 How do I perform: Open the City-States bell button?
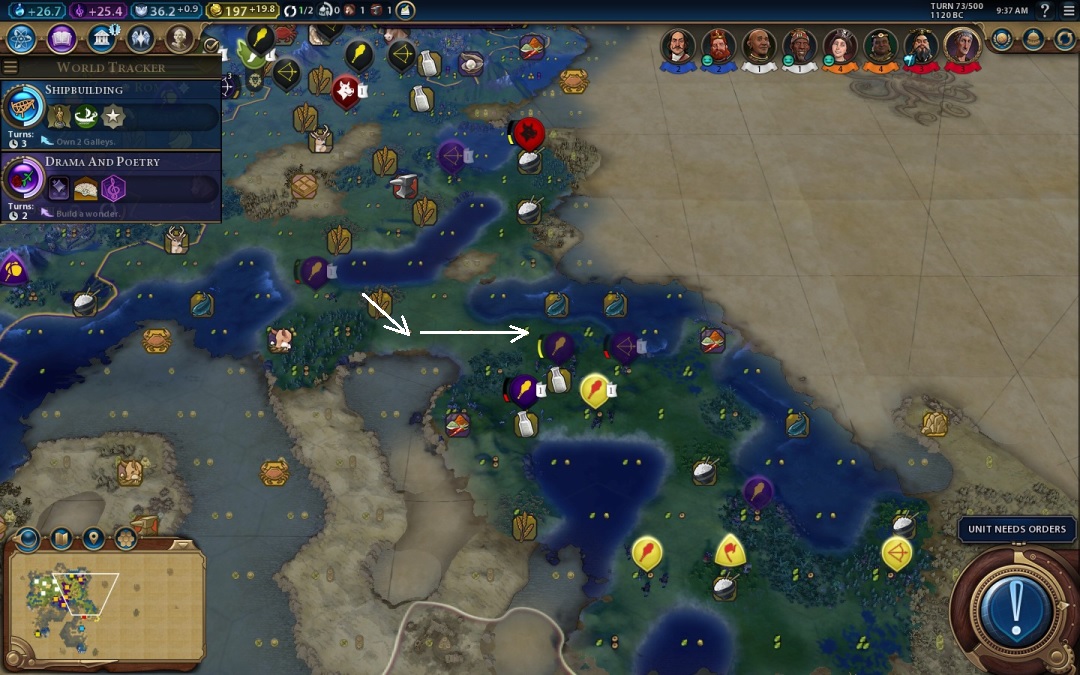click(x=1034, y=39)
